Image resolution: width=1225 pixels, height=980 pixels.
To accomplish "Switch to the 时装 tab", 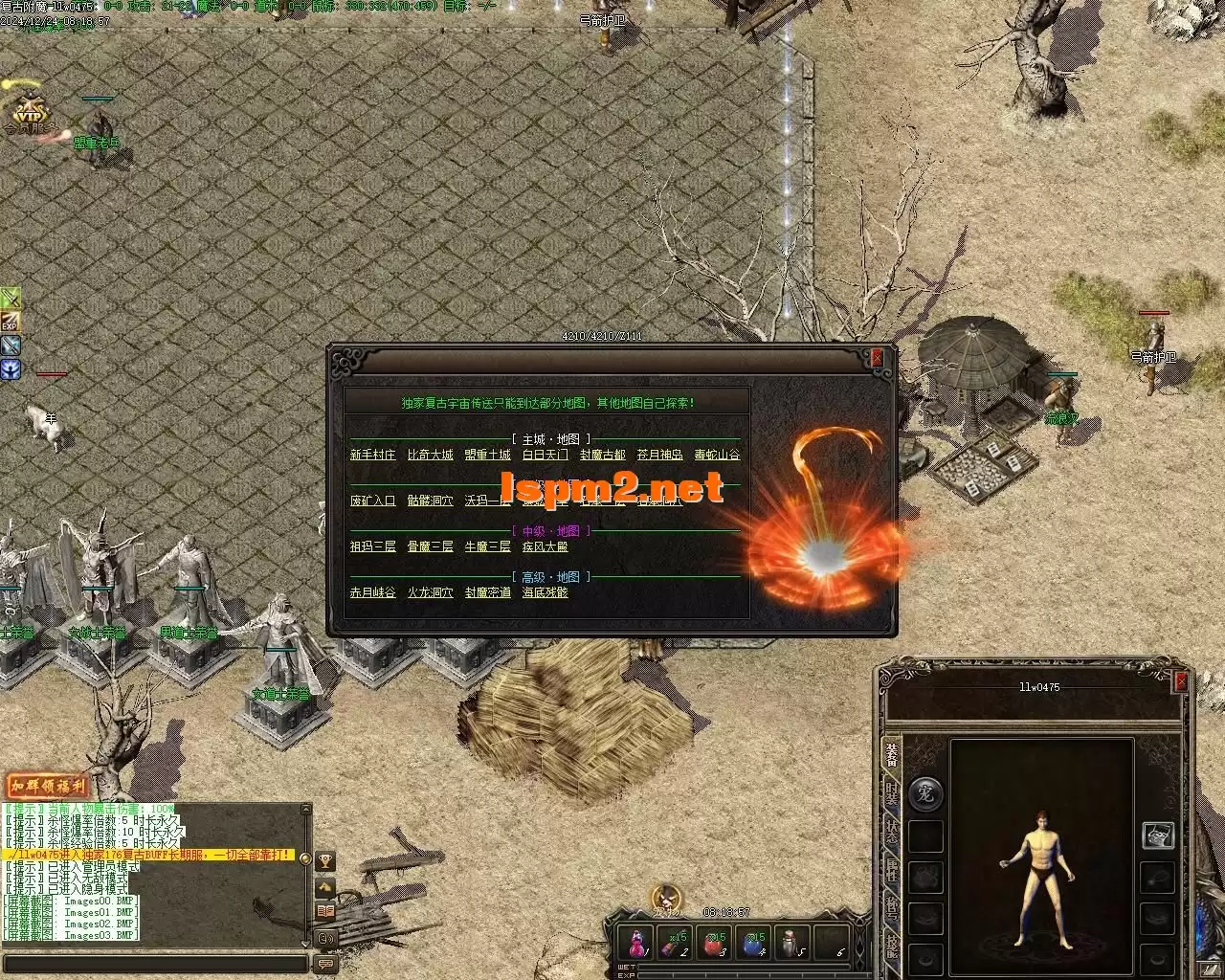I will tap(892, 794).
